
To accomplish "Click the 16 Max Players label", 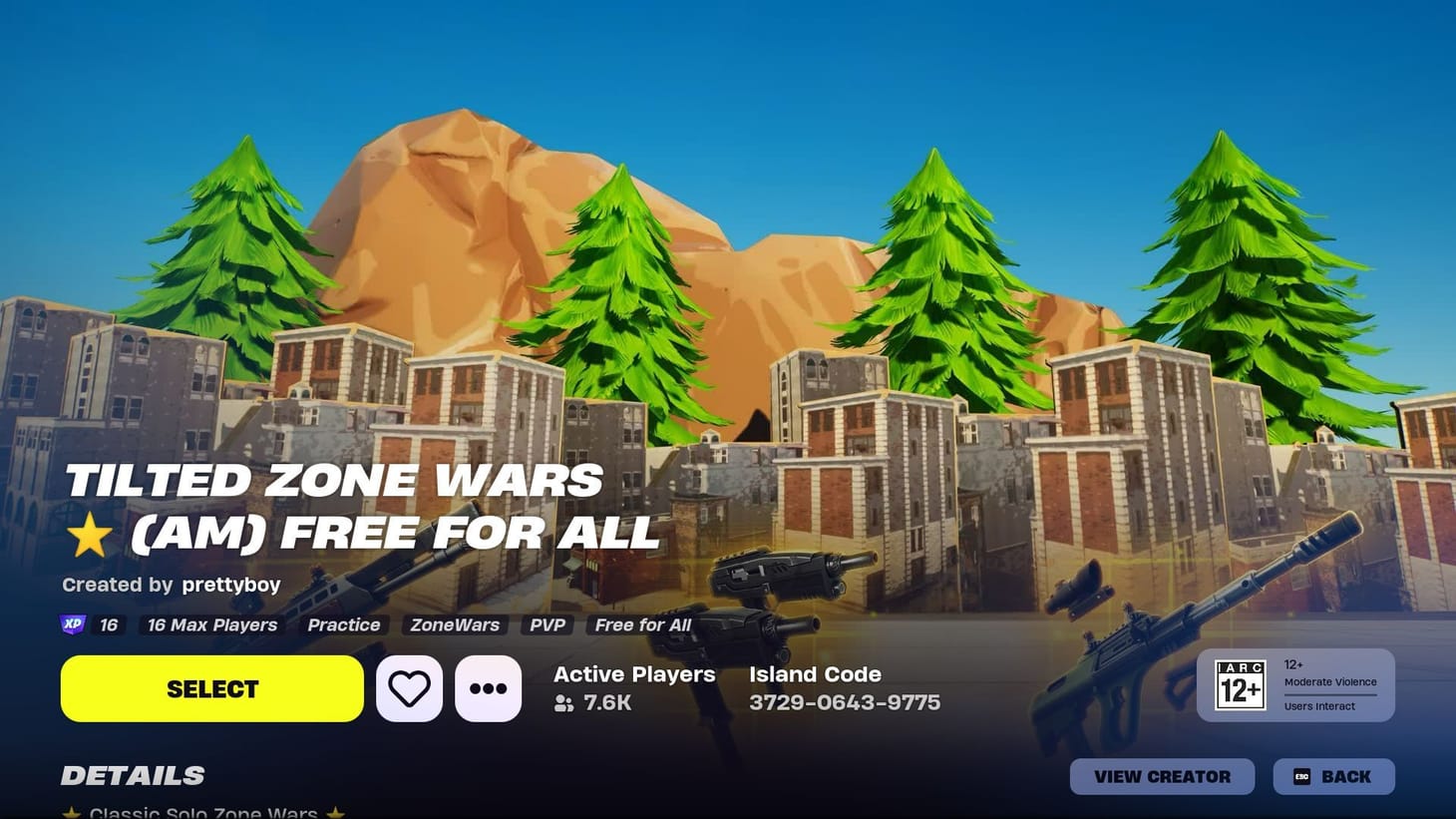I will tap(211, 624).
